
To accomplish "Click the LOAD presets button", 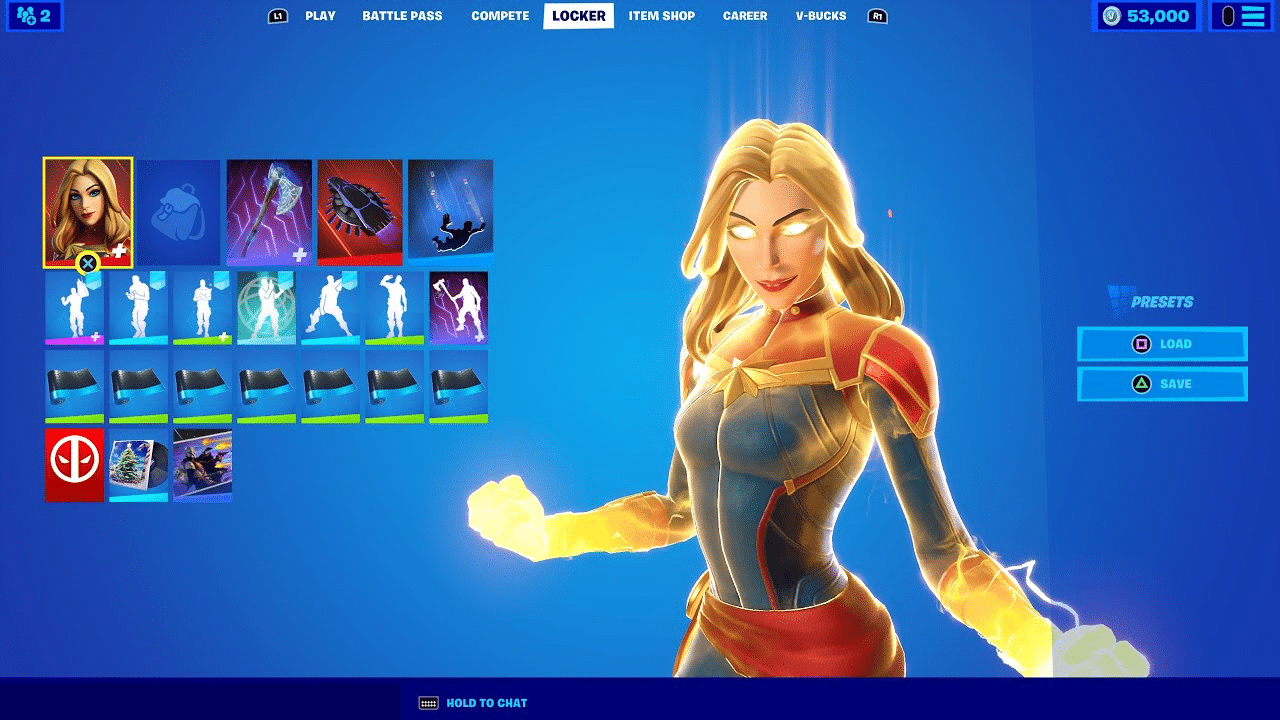I will [x=1162, y=343].
